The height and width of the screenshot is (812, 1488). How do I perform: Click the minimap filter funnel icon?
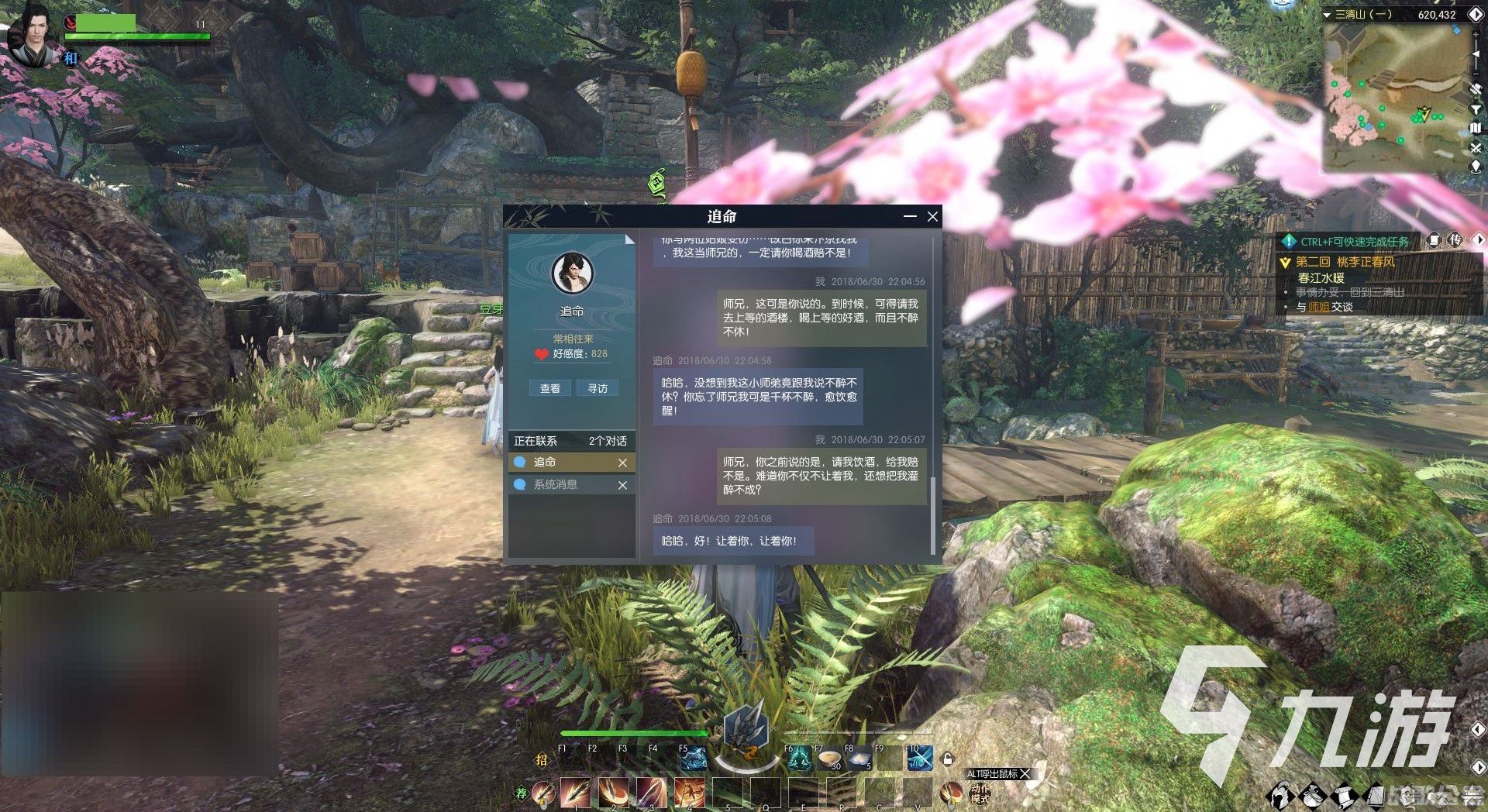click(1476, 109)
